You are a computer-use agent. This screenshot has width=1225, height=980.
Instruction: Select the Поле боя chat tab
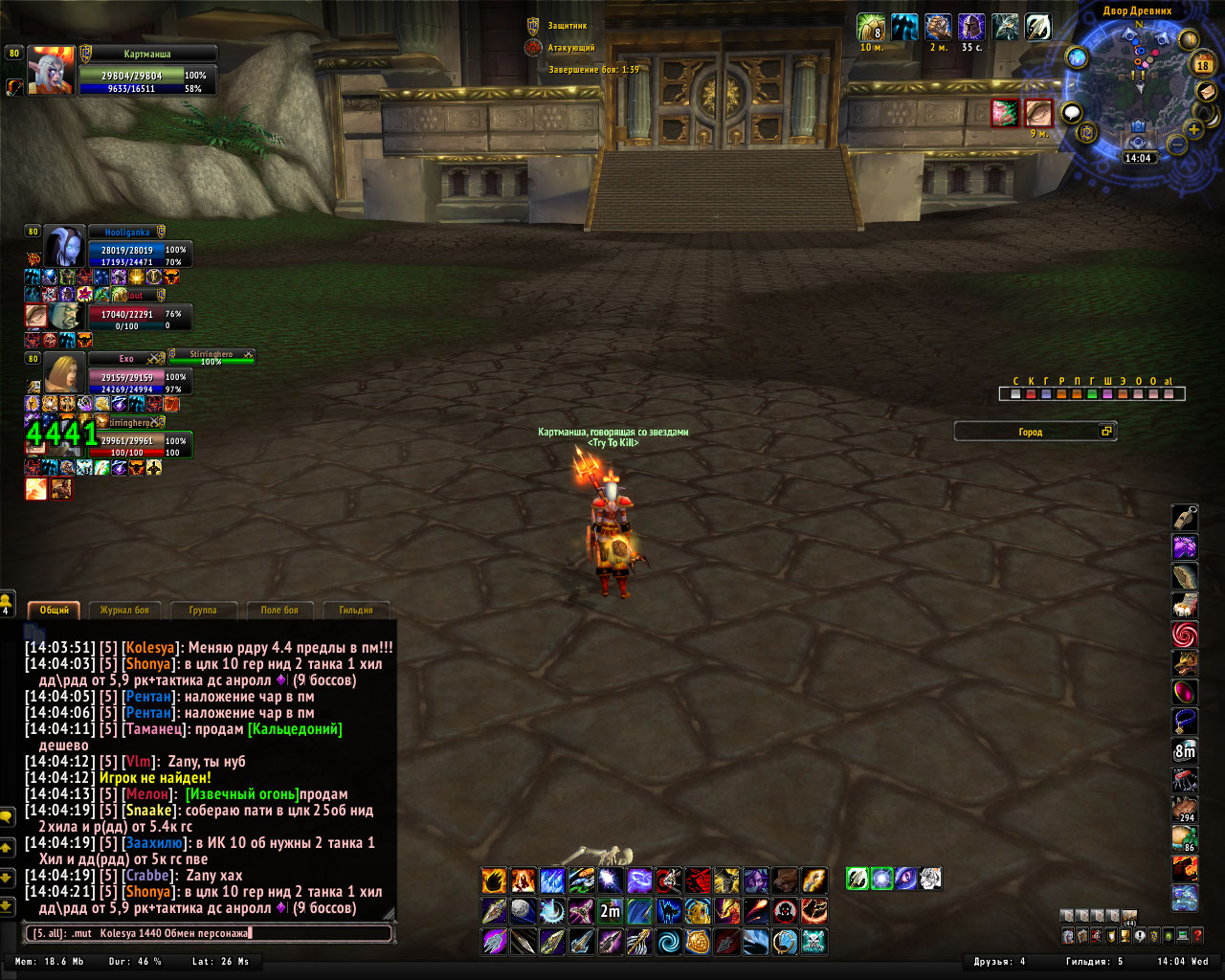[278, 610]
